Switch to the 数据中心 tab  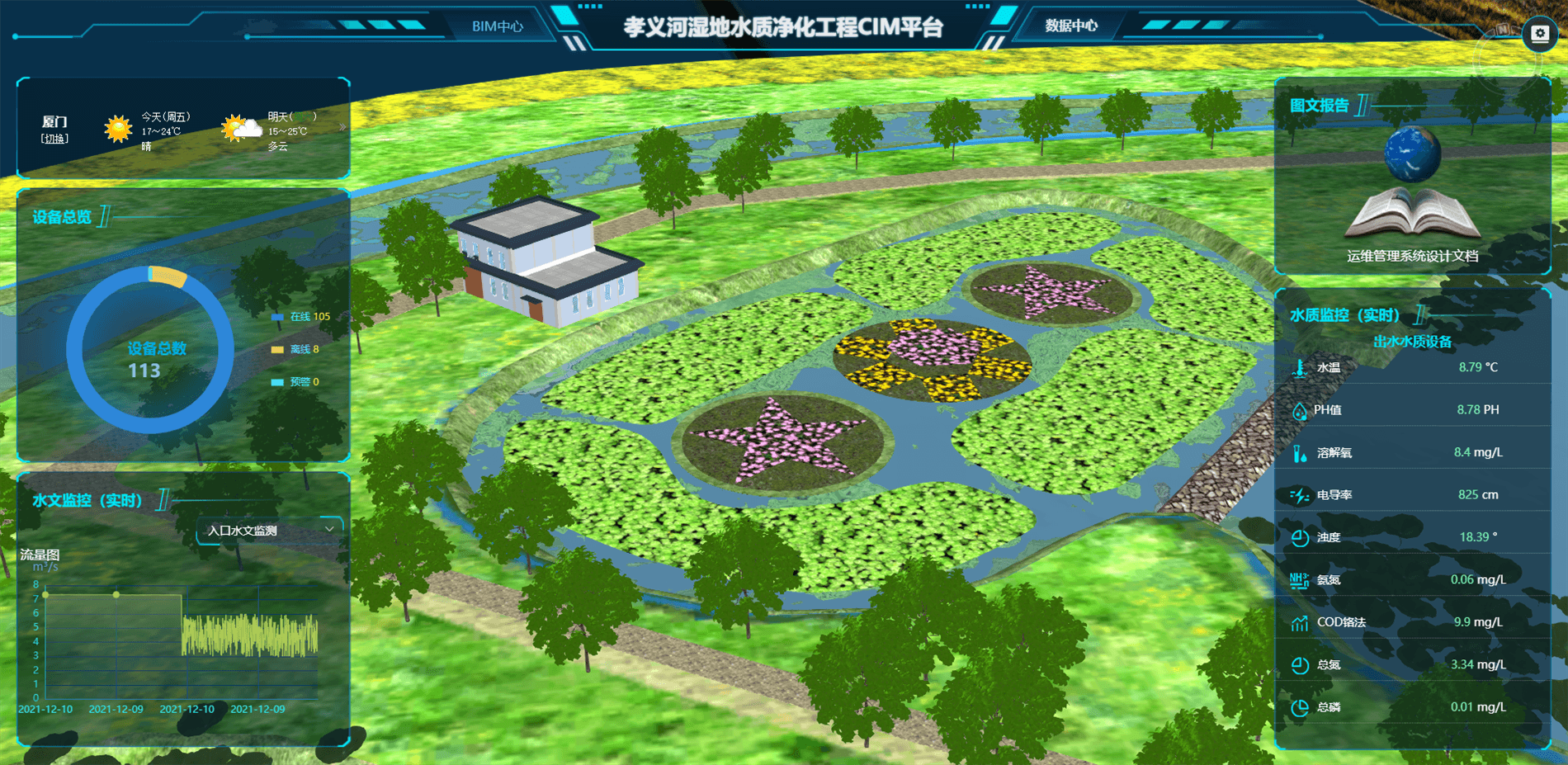[1070, 26]
